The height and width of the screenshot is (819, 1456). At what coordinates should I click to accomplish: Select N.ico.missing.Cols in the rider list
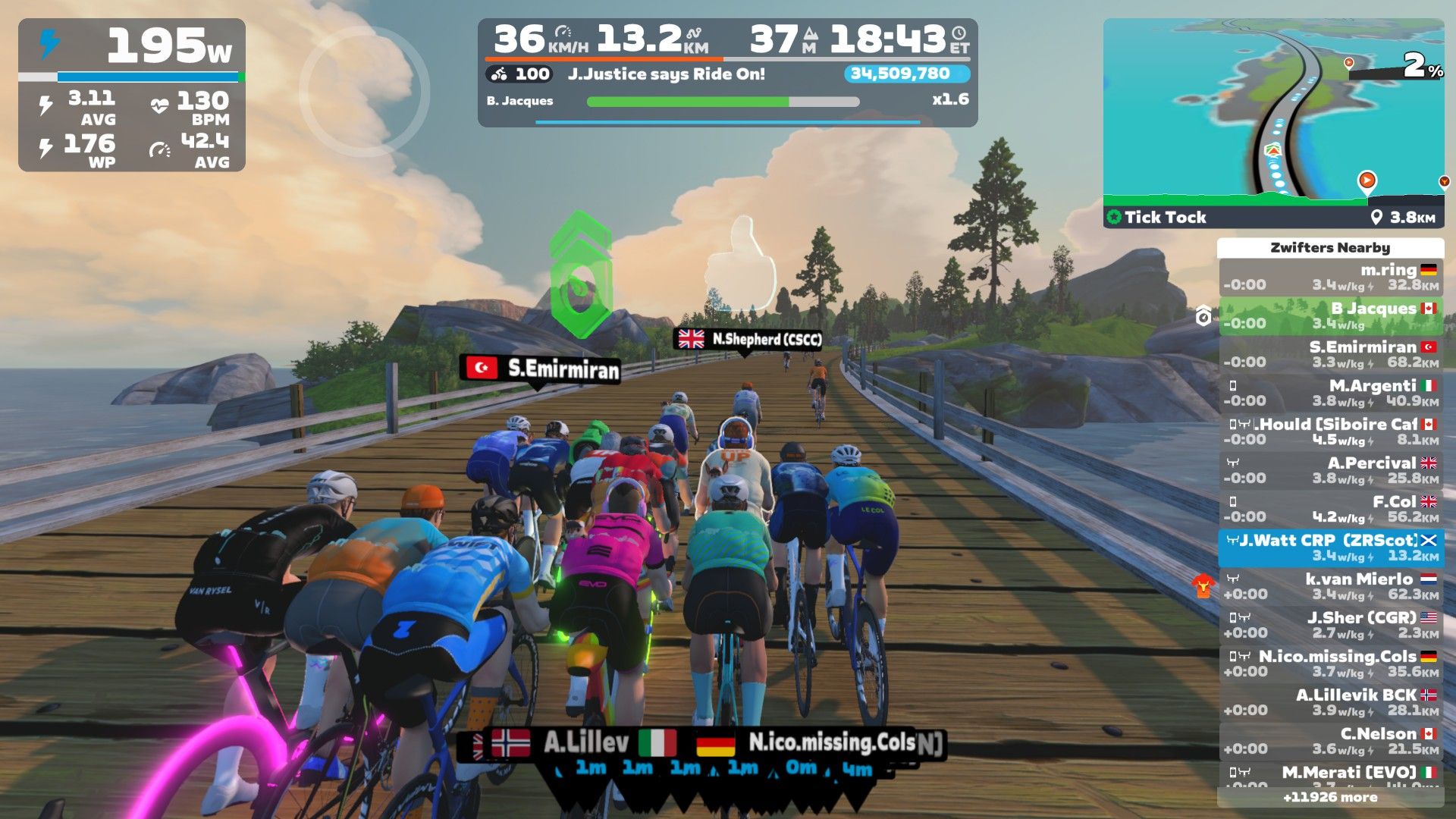1331,664
